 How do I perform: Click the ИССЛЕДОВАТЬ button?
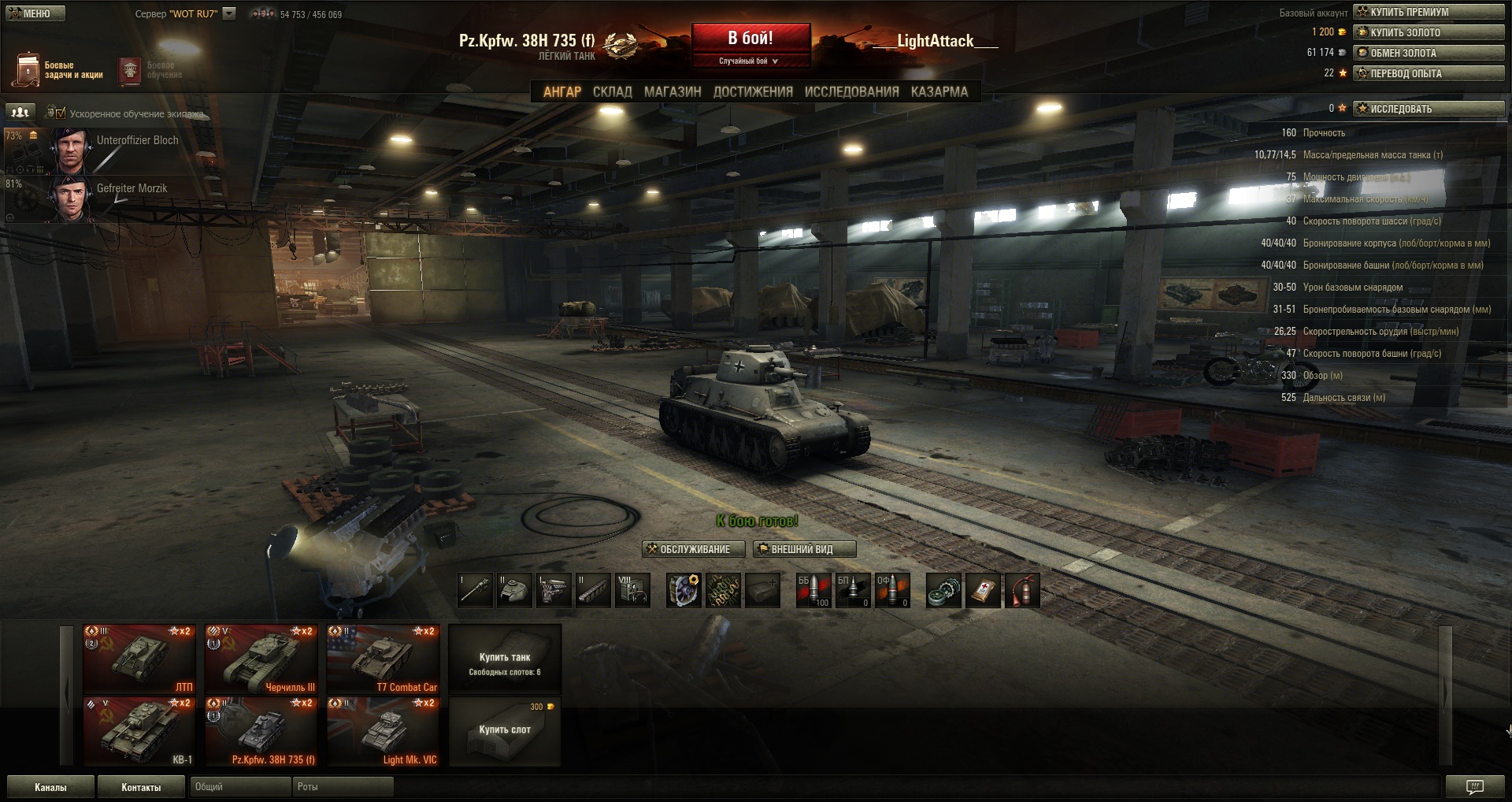tap(1429, 109)
